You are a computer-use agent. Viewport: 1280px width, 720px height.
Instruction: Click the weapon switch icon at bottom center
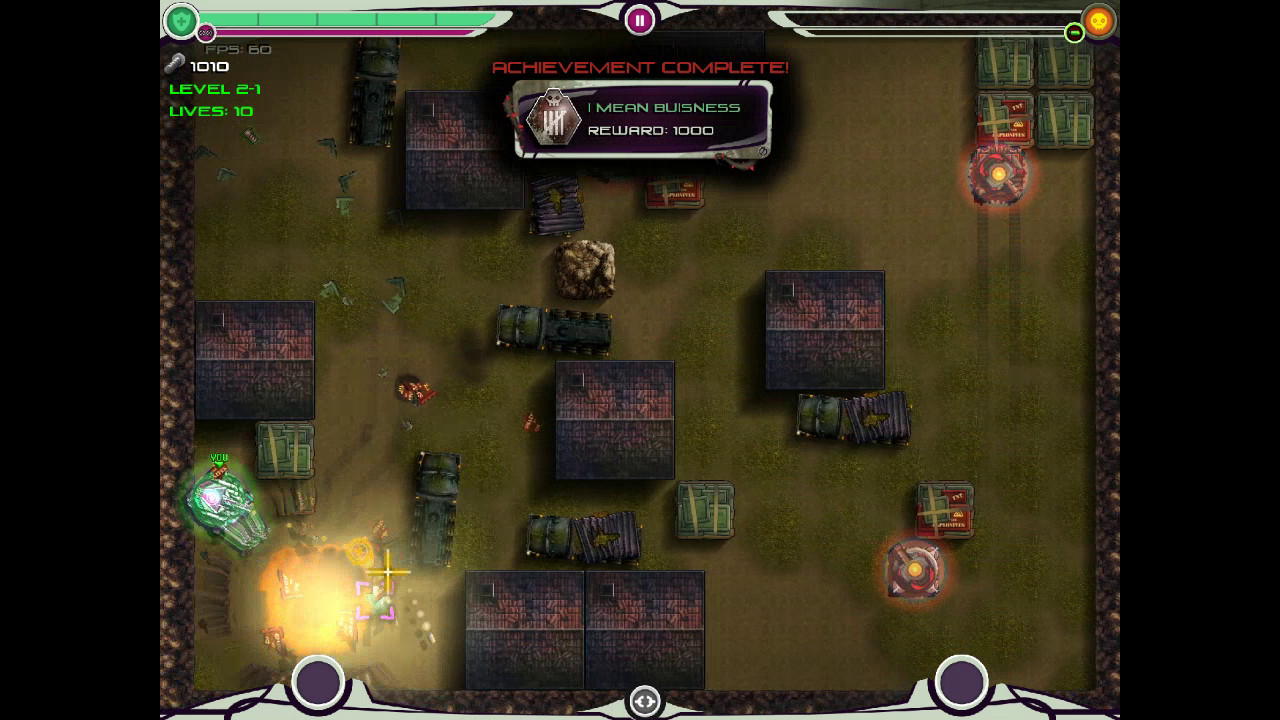(x=645, y=703)
